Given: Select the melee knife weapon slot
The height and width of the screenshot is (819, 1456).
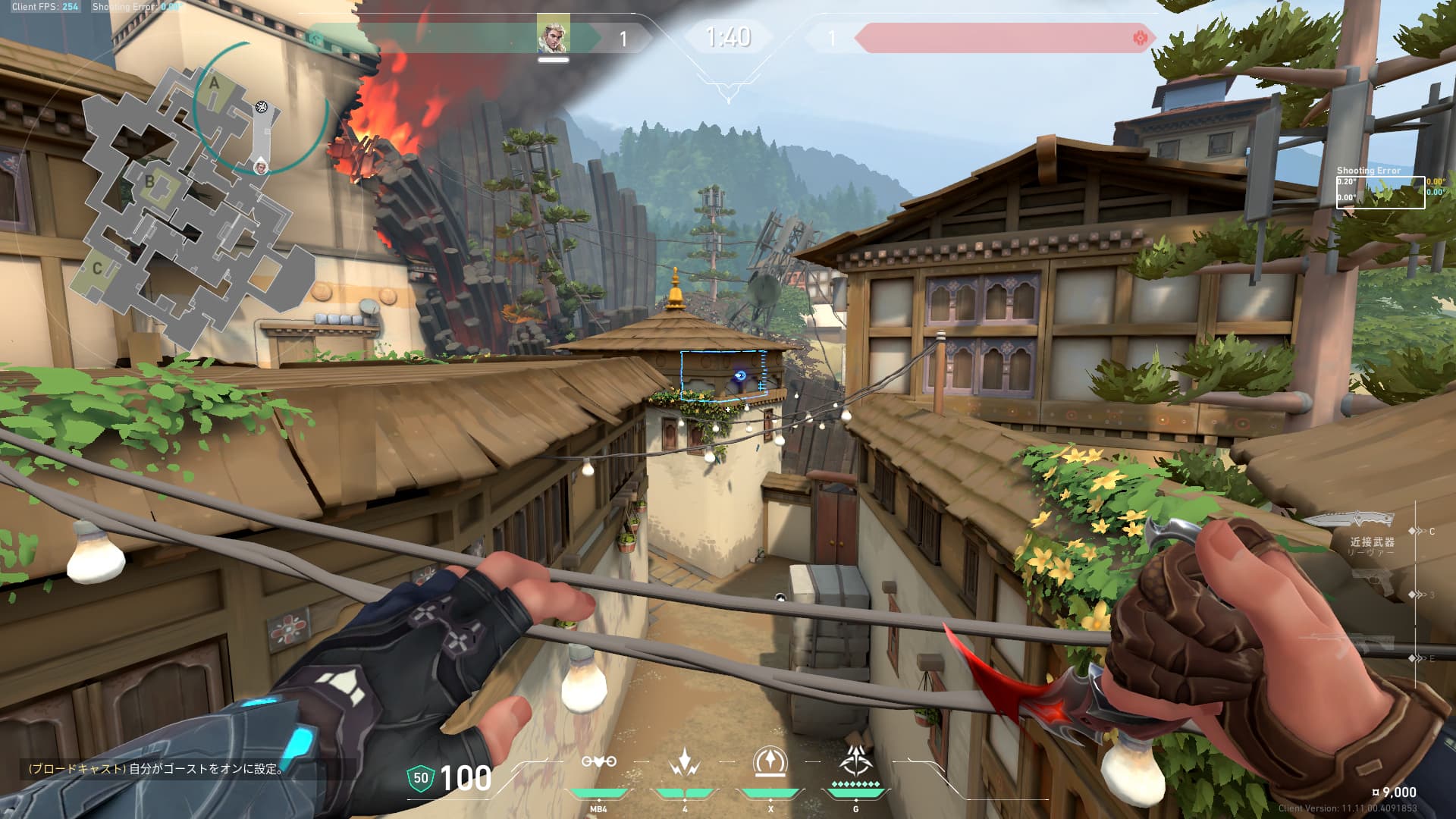Looking at the screenshot, I should (x=1351, y=520).
